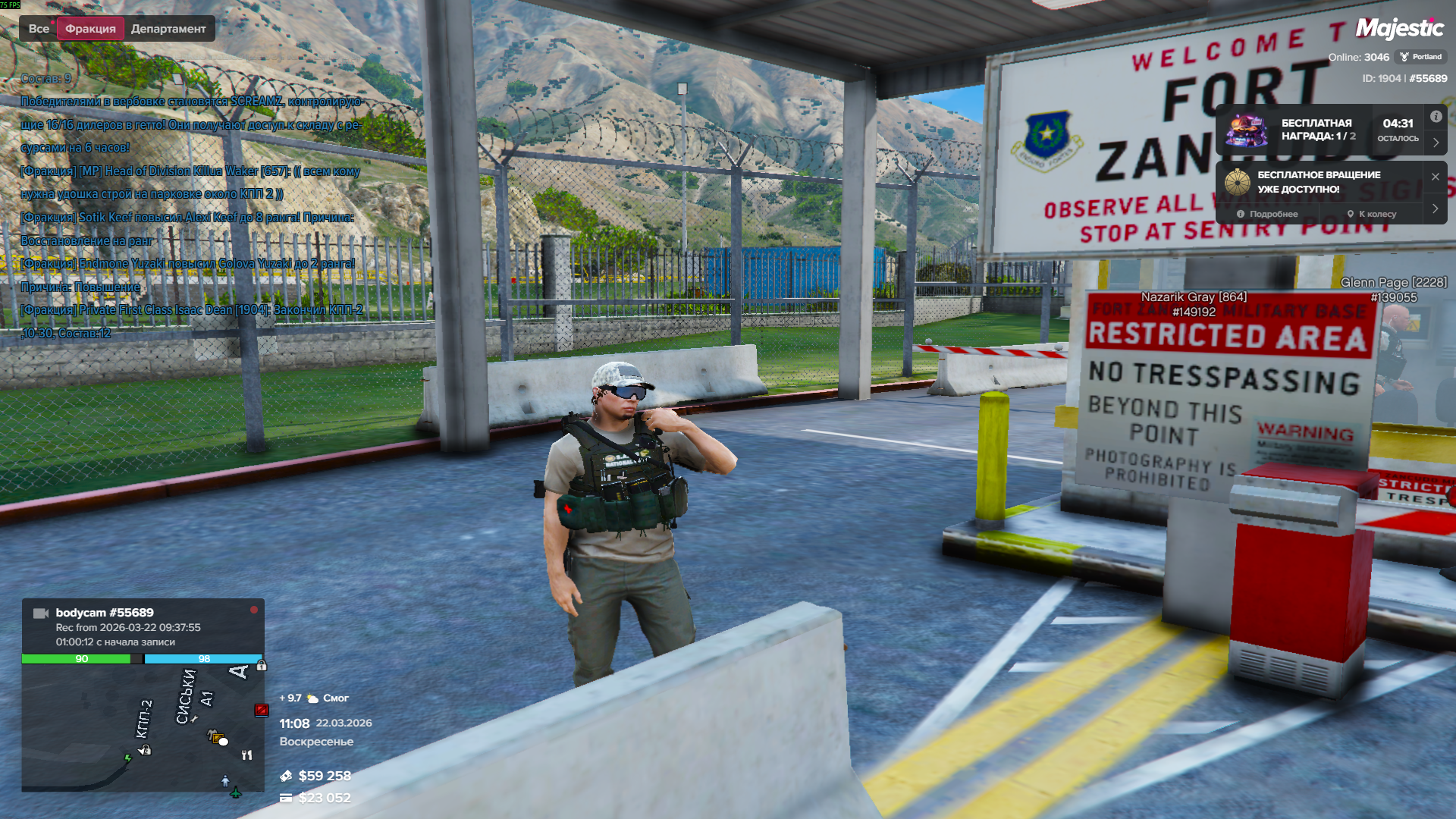Click the wrench marker on the minimap
The image size is (1456, 819).
pyautogui.click(x=194, y=719)
